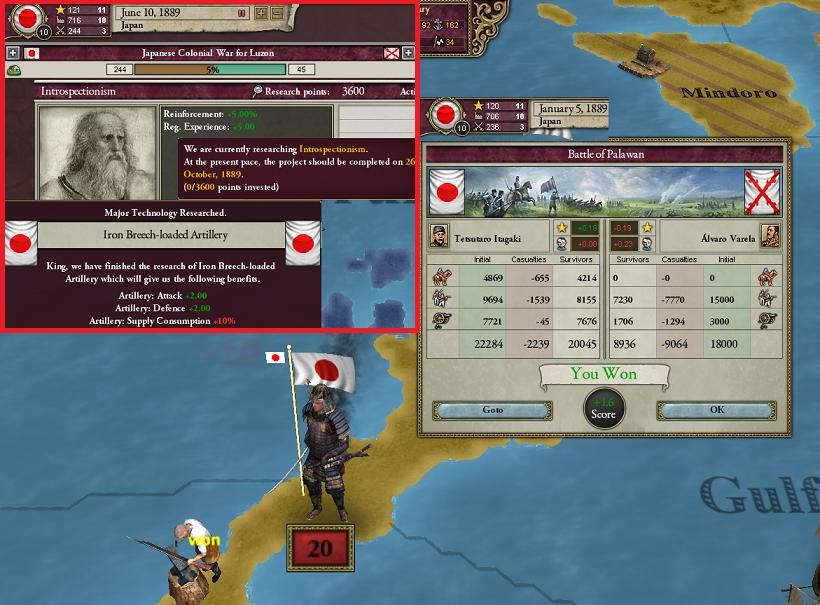Image resolution: width=820 pixels, height=605 pixels.
Task: Click the Spanish flag on the war bar
Action: (392, 53)
